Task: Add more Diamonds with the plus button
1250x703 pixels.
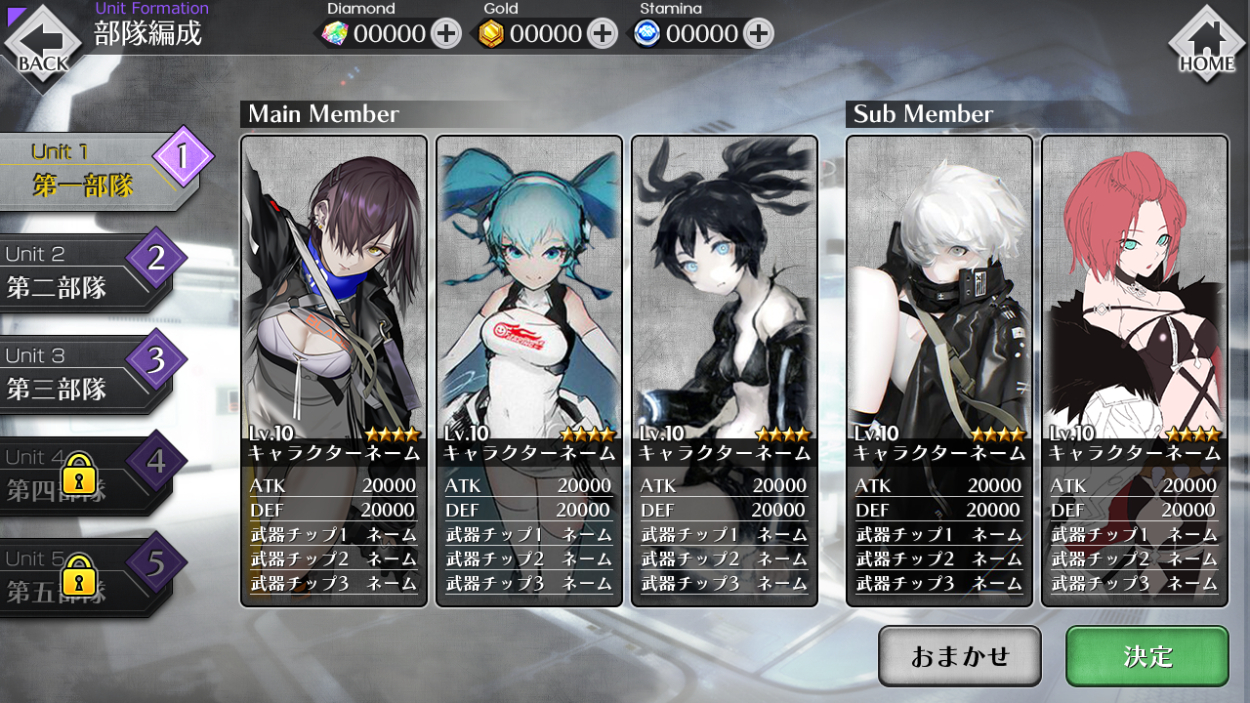Action: [x=446, y=34]
